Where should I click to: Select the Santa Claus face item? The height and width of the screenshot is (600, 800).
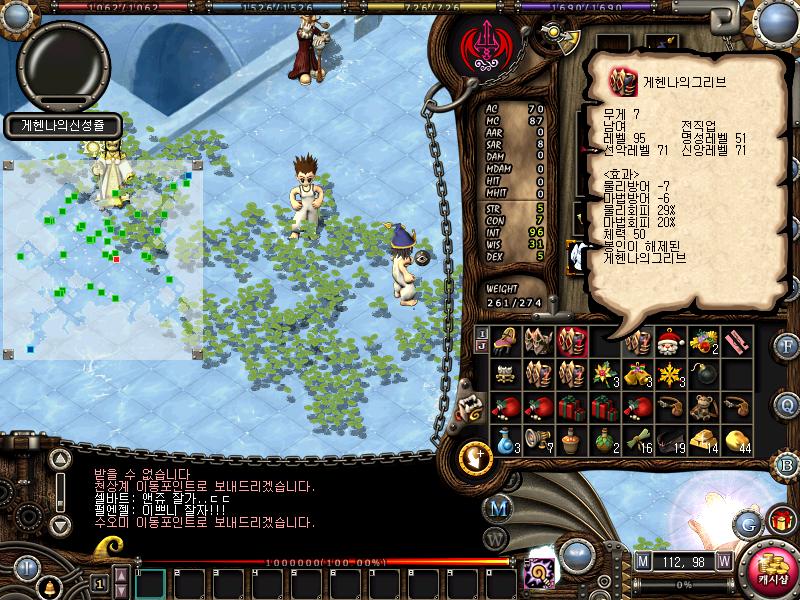pos(671,342)
